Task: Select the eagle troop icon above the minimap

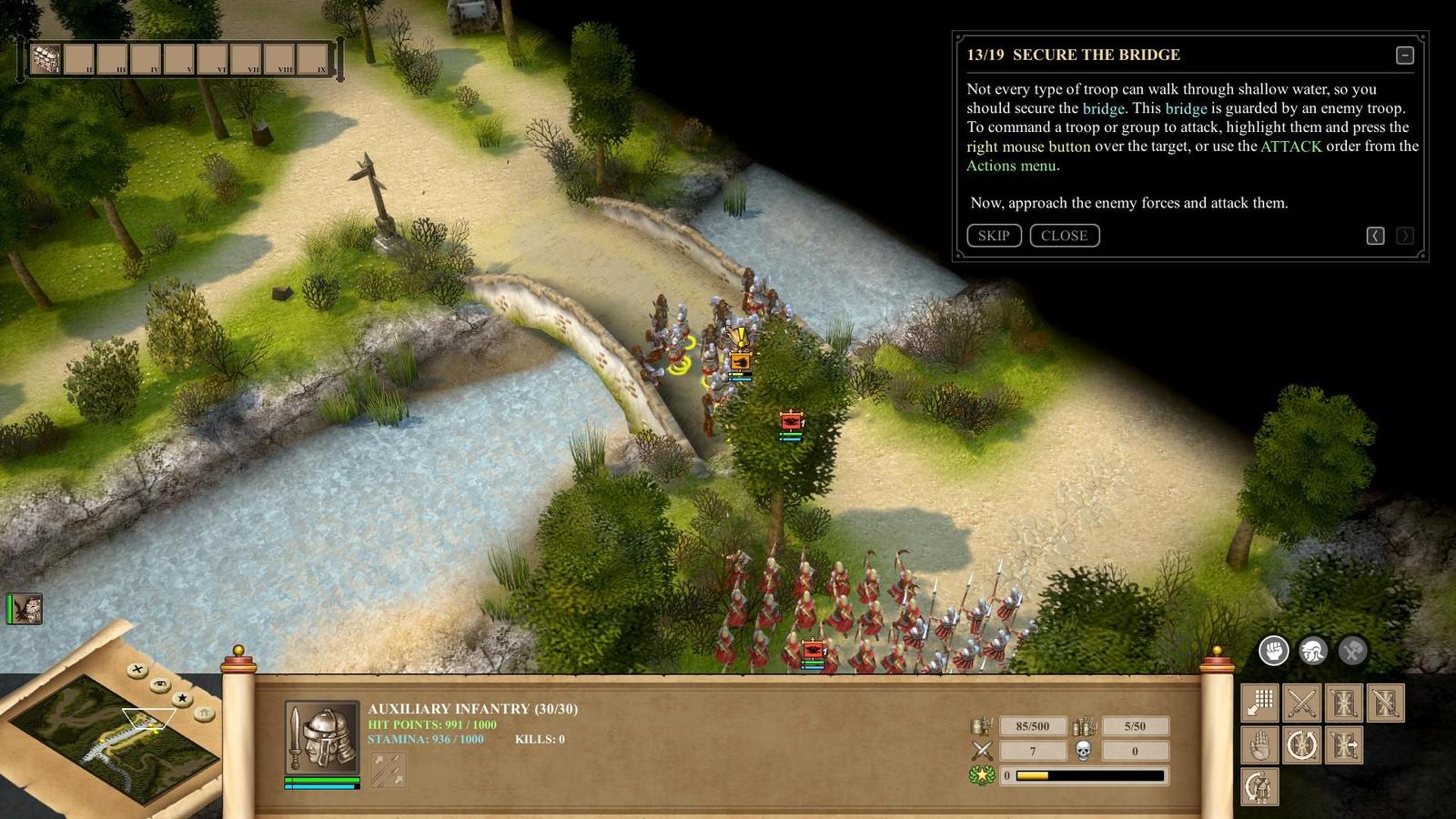Action: coord(25,609)
